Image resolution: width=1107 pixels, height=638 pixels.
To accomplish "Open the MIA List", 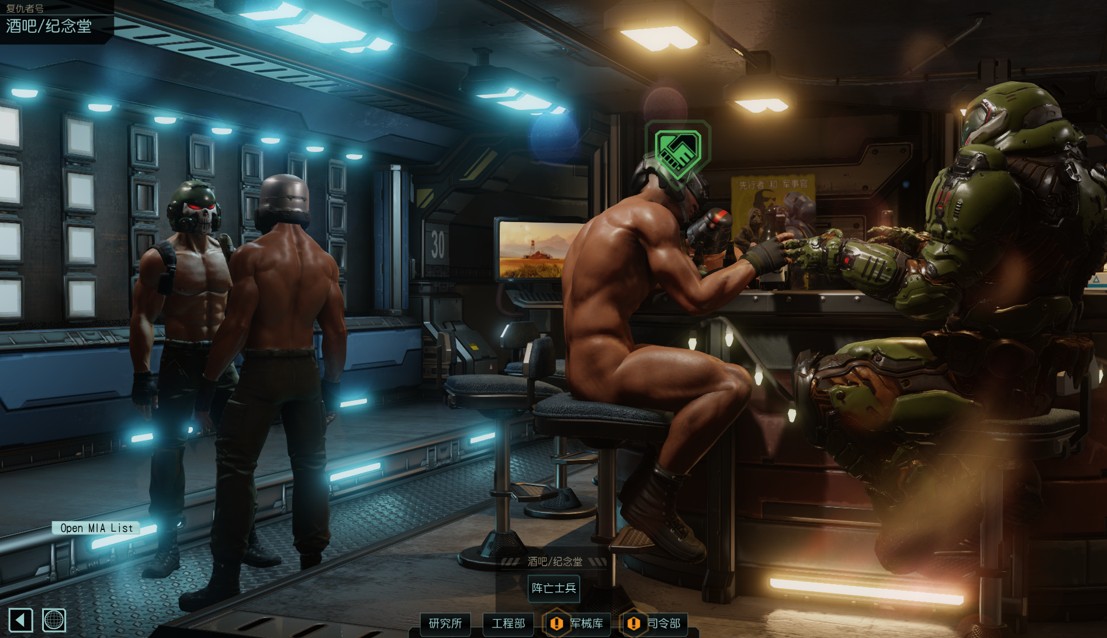I will [x=97, y=528].
